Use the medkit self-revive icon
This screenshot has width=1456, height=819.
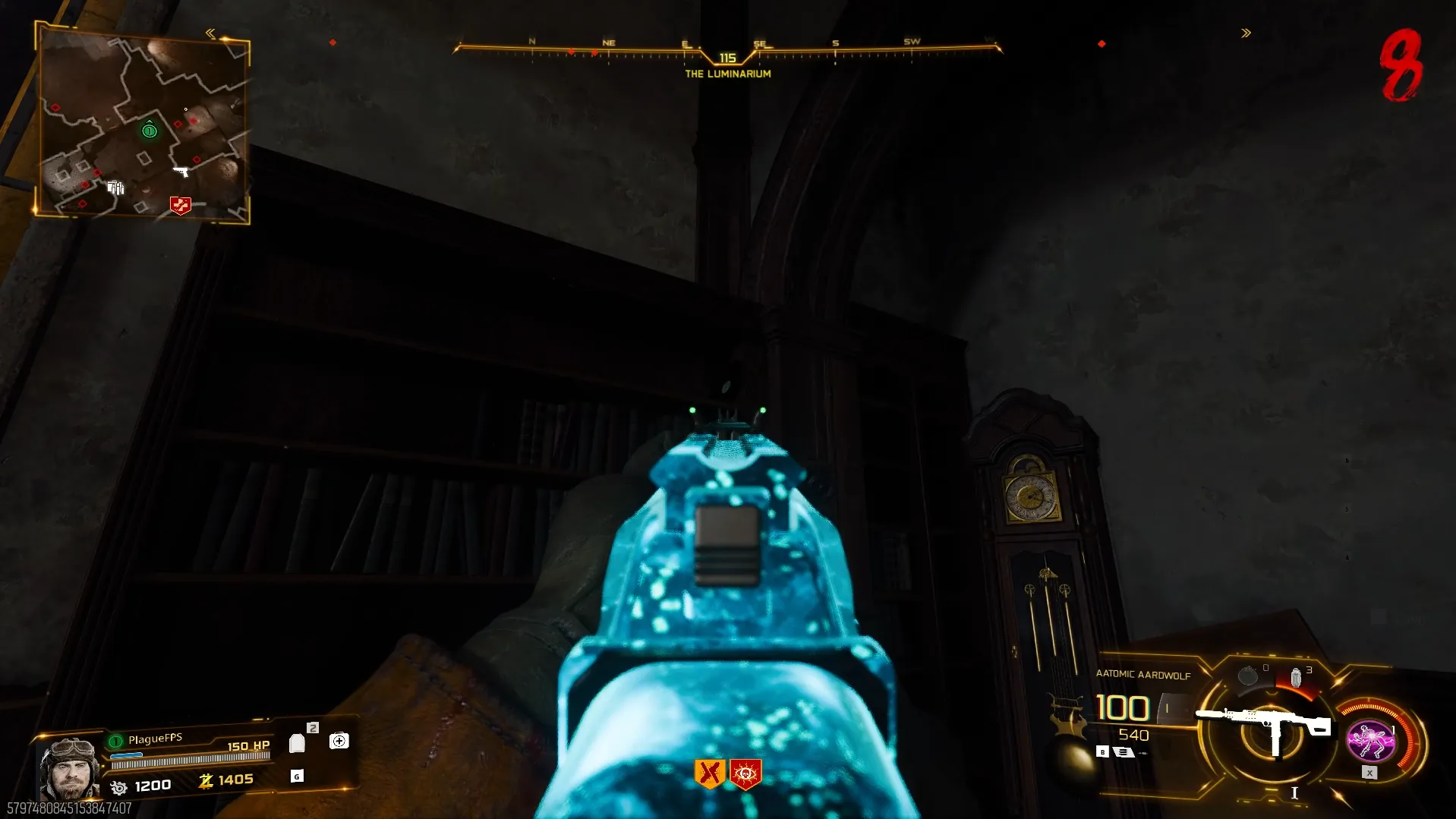339,741
